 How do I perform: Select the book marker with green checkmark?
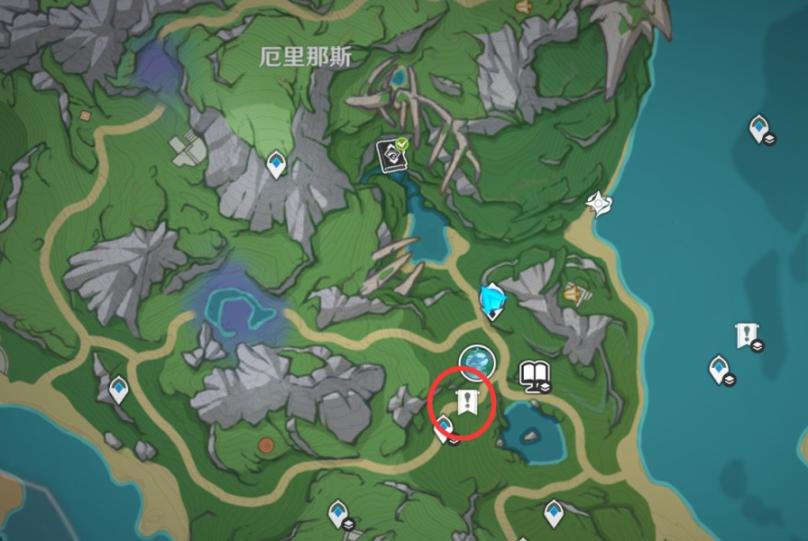(391, 153)
